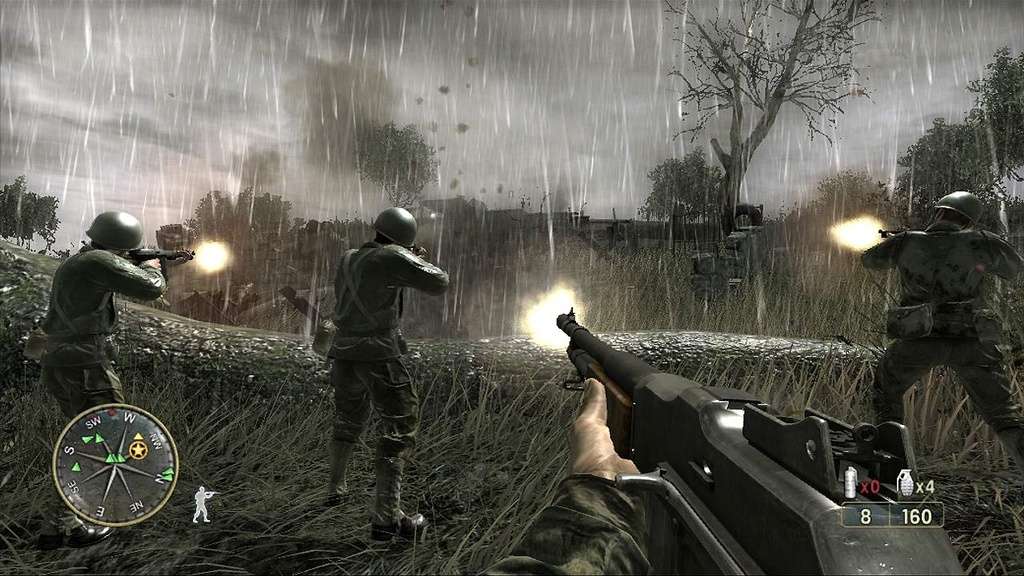This screenshot has width=1024, height=576.
Task: Click the gold star objective marker on compass
Action: pos(139,451)
